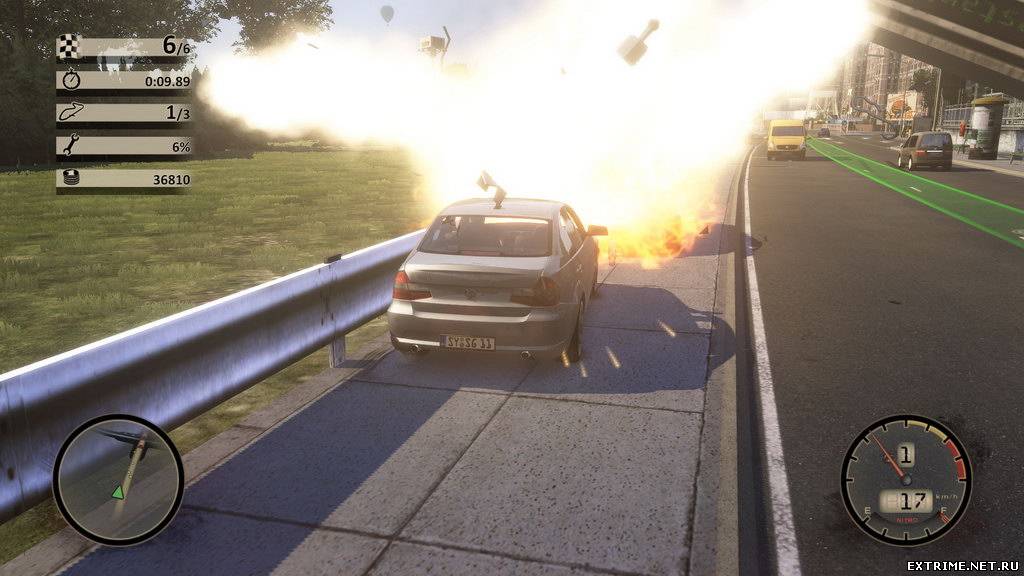
Task: Click the EXTRIME.NET.RU watermark
Action: [962, 565]
